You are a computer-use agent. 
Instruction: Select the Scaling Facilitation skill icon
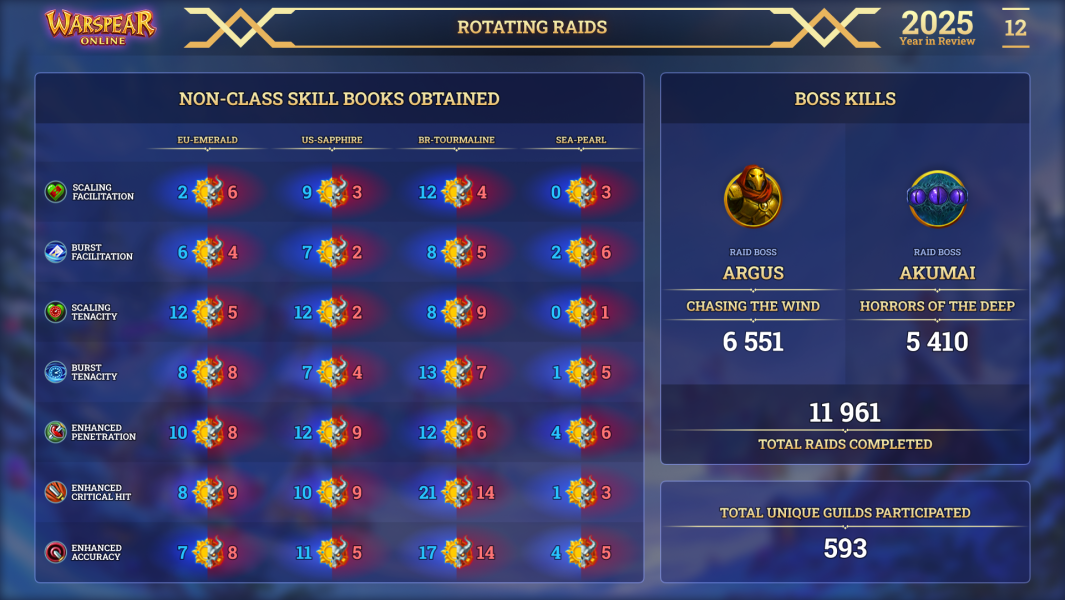[56, 192]
